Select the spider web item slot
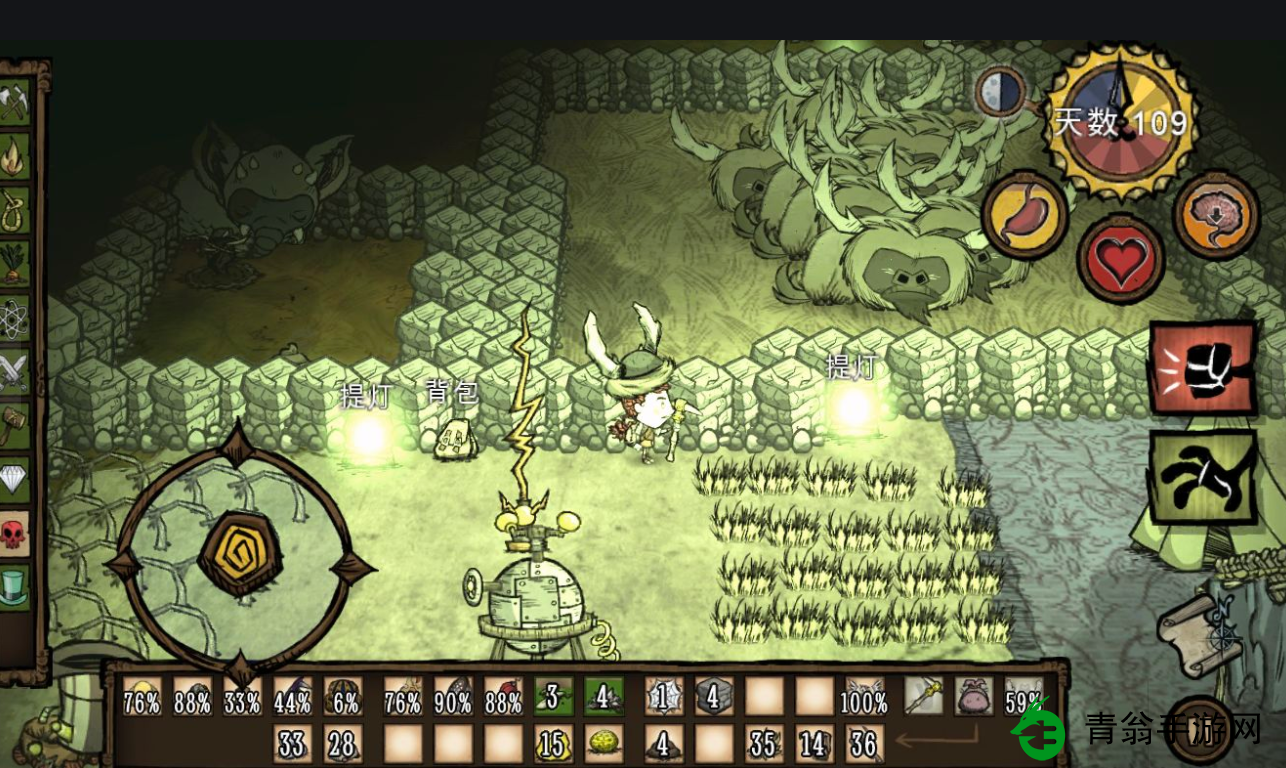 pos(663,696)
